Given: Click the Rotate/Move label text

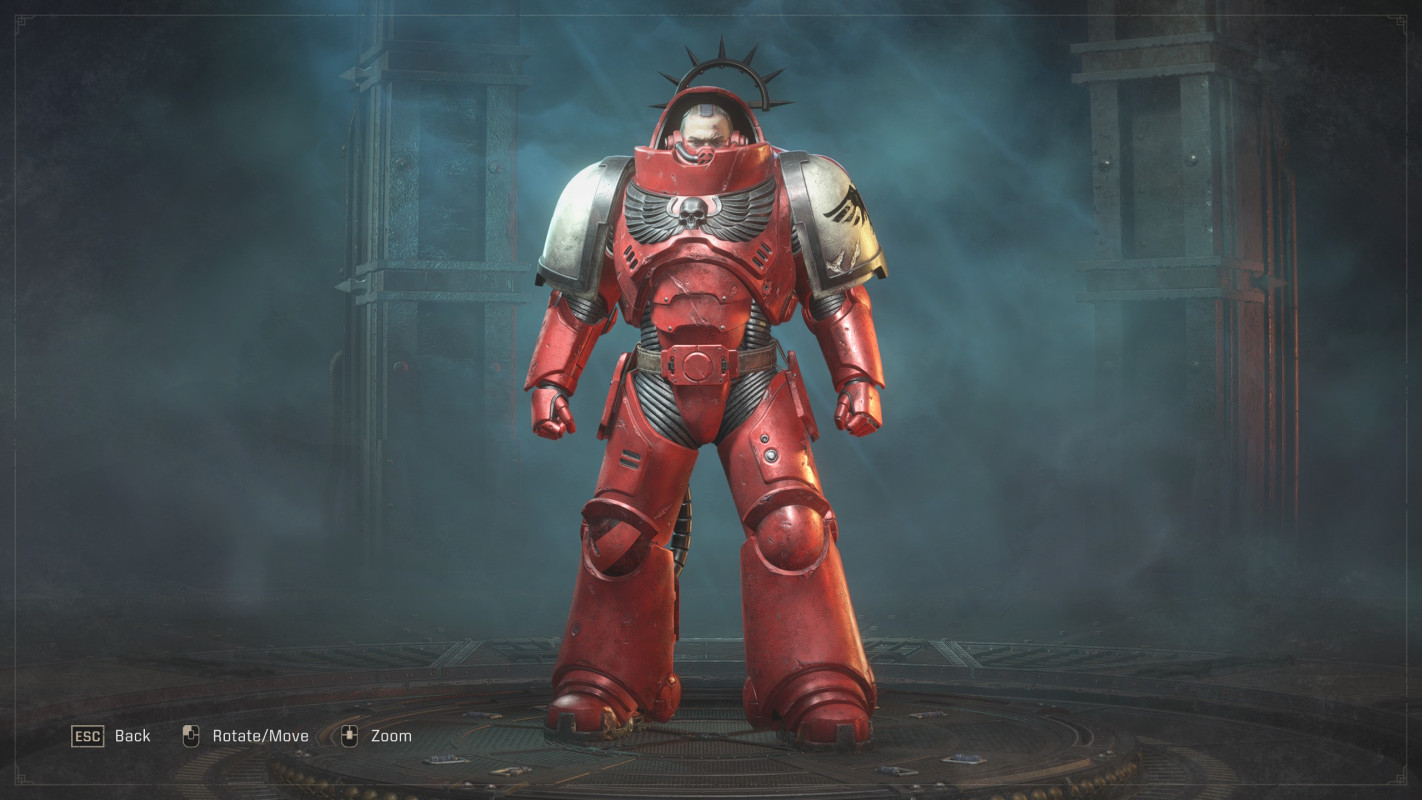Looking at the screenshot, I should (x=260, y=736).
